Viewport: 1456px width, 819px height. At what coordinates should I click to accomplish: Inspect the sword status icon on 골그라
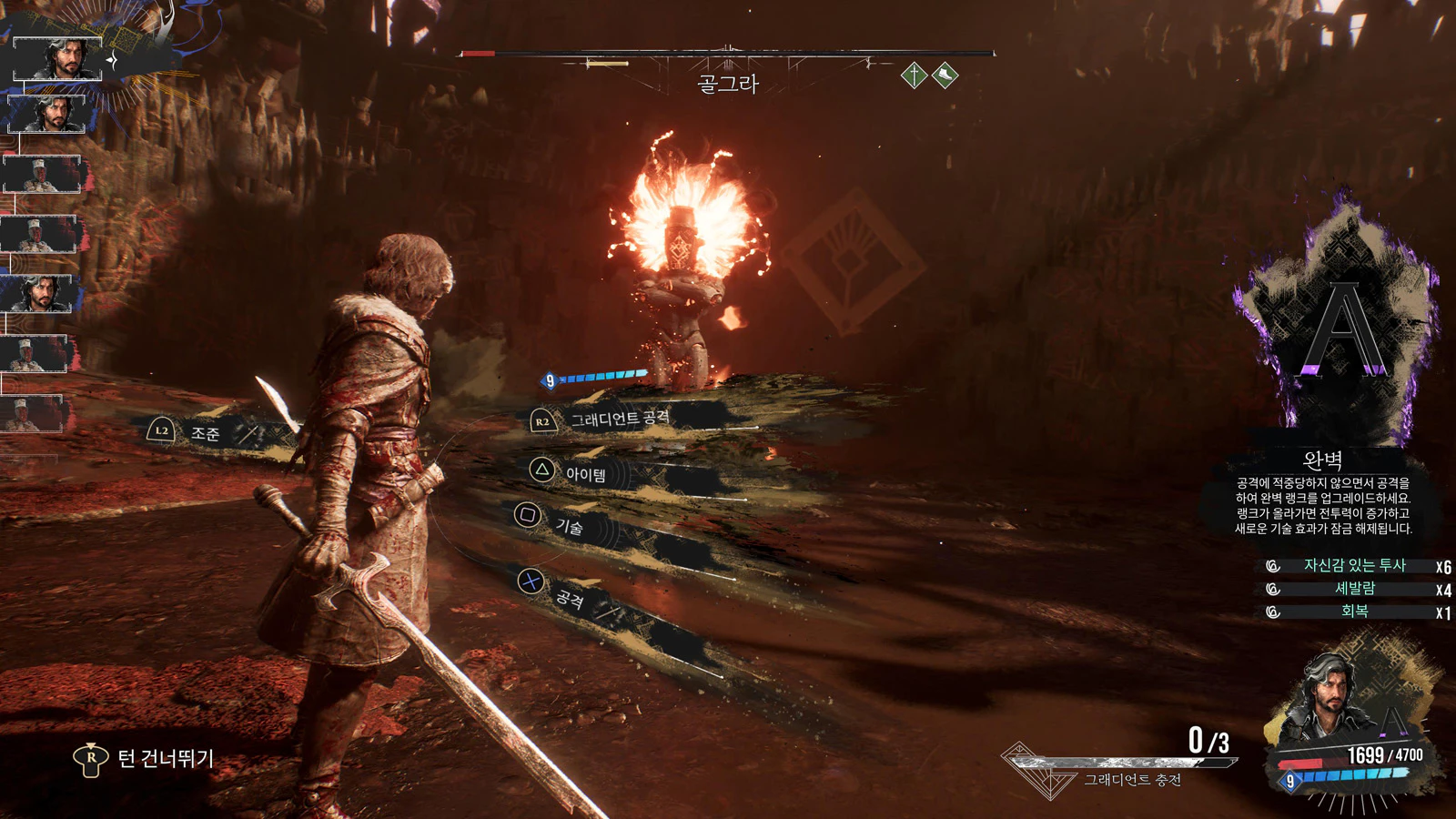pos(914,75)
